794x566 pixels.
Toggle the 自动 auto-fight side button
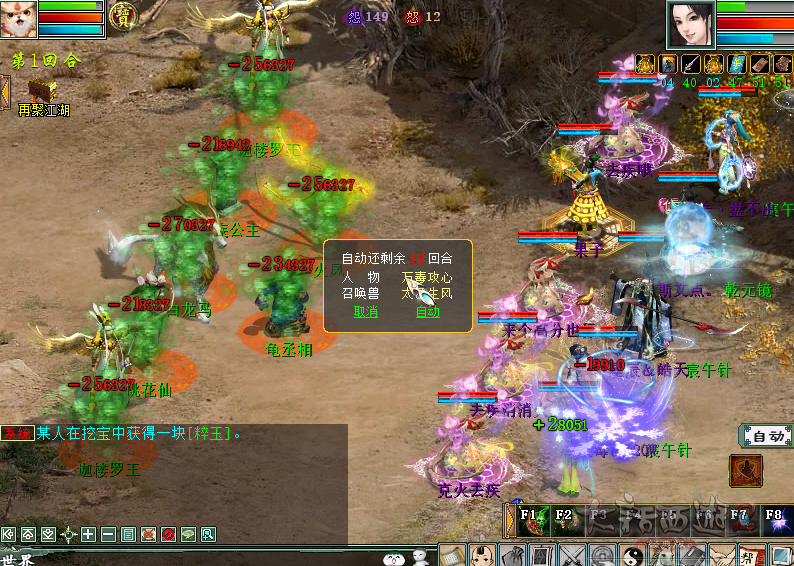pyautogui.click(x=766, y=436)
